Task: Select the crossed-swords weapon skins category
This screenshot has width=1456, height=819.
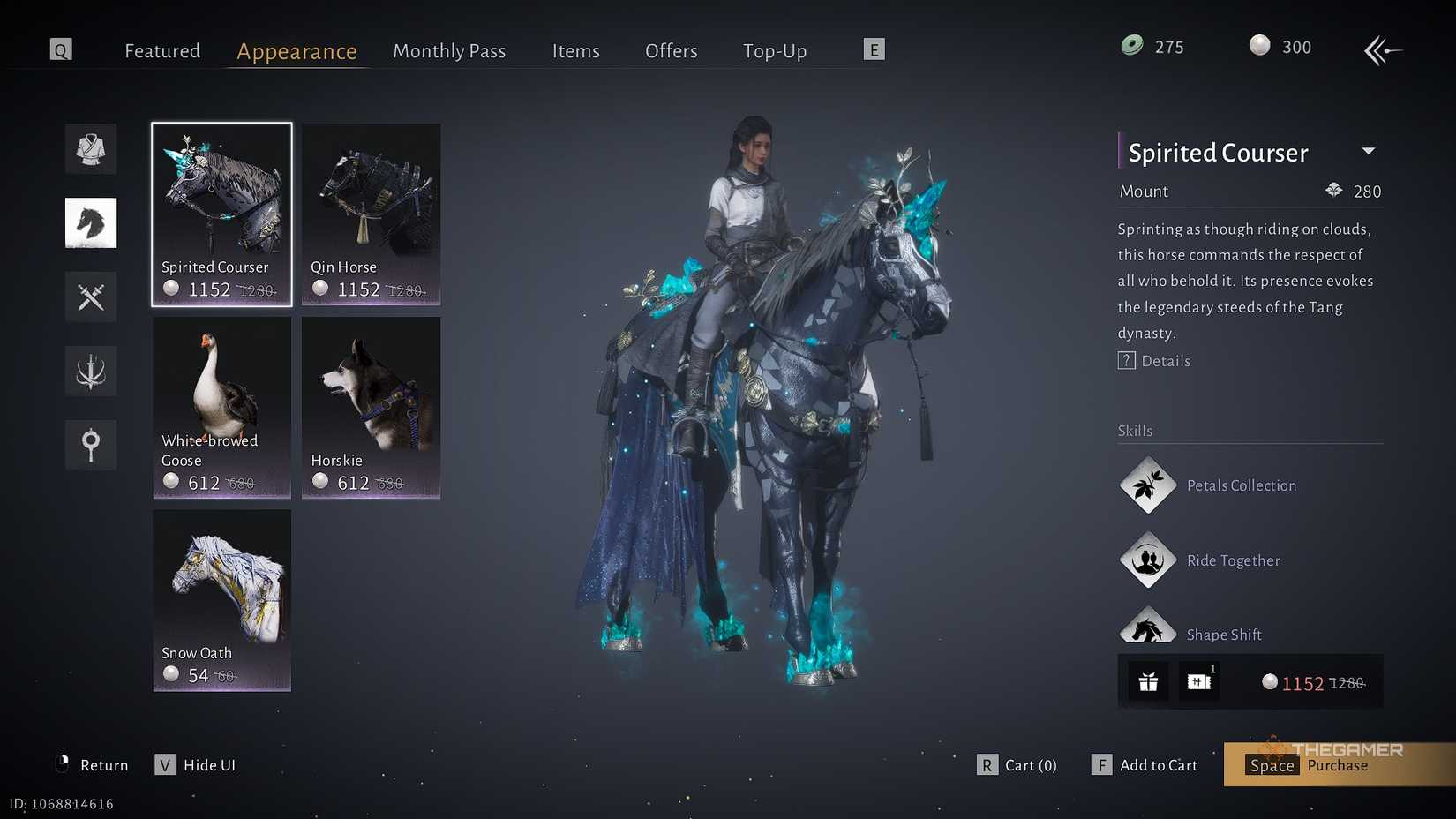Action: pyautogui.click(x=90, y=297)
